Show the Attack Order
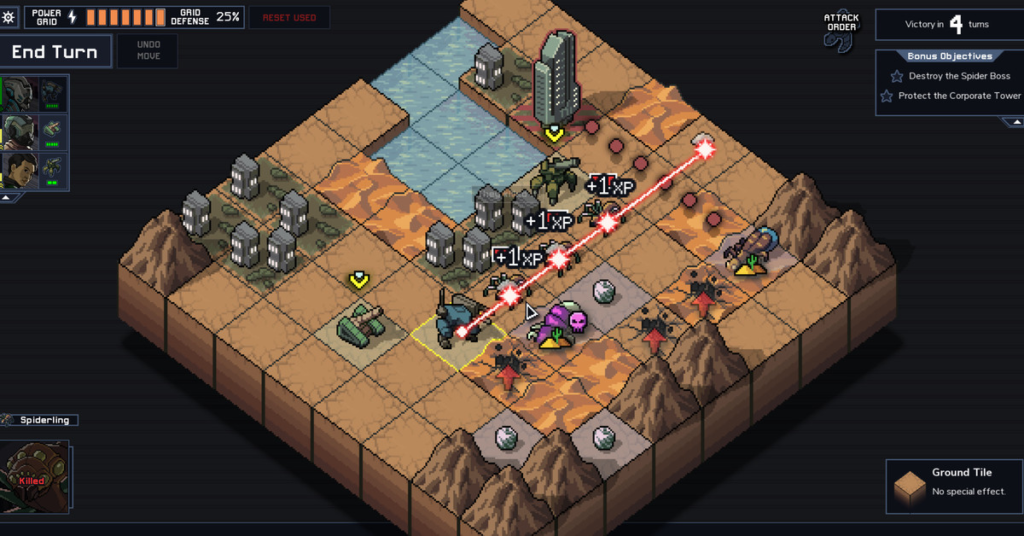Screen dimensions: 1024x536 coord(841,31)
